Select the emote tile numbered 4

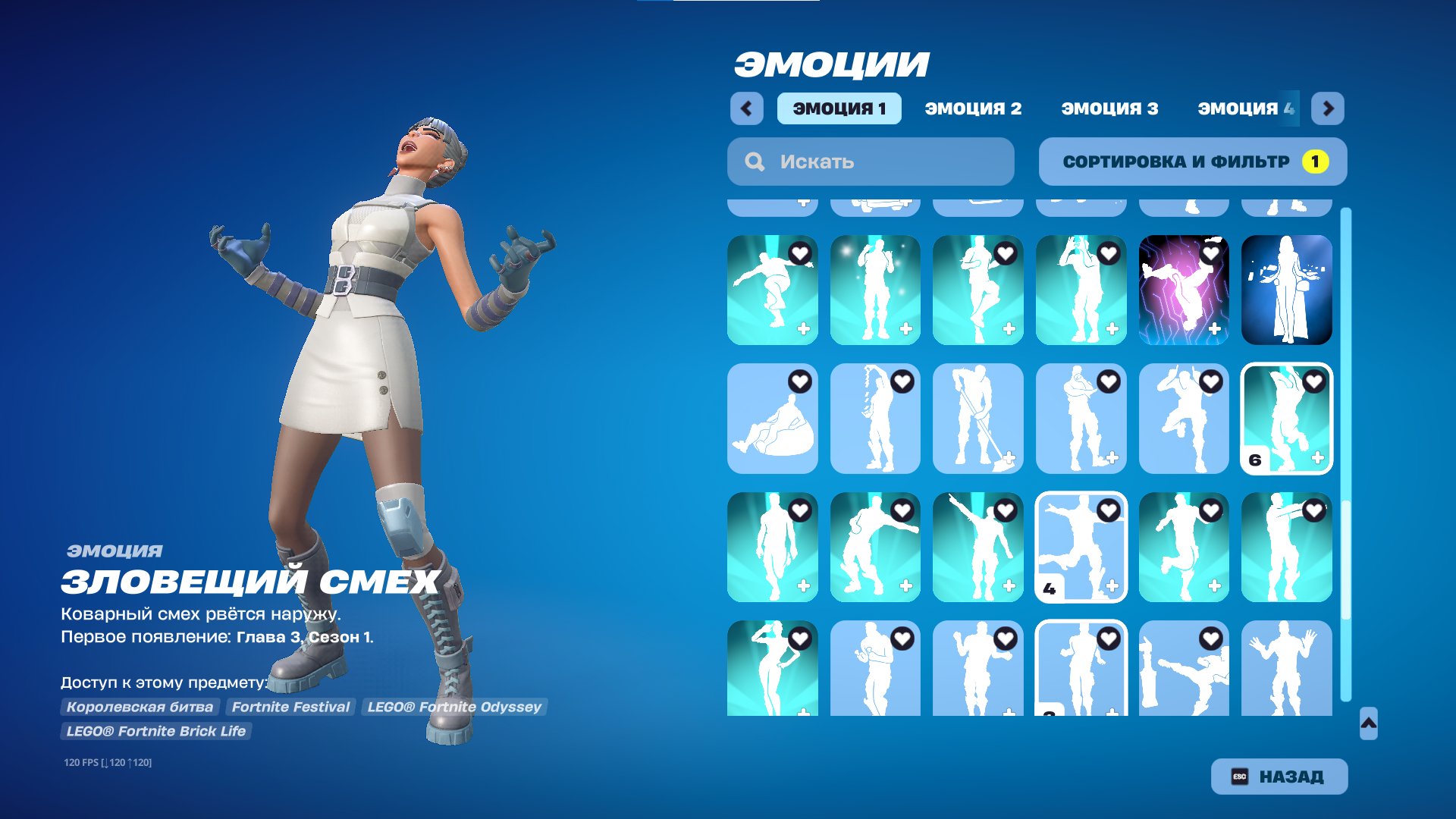coord(1081,548)
